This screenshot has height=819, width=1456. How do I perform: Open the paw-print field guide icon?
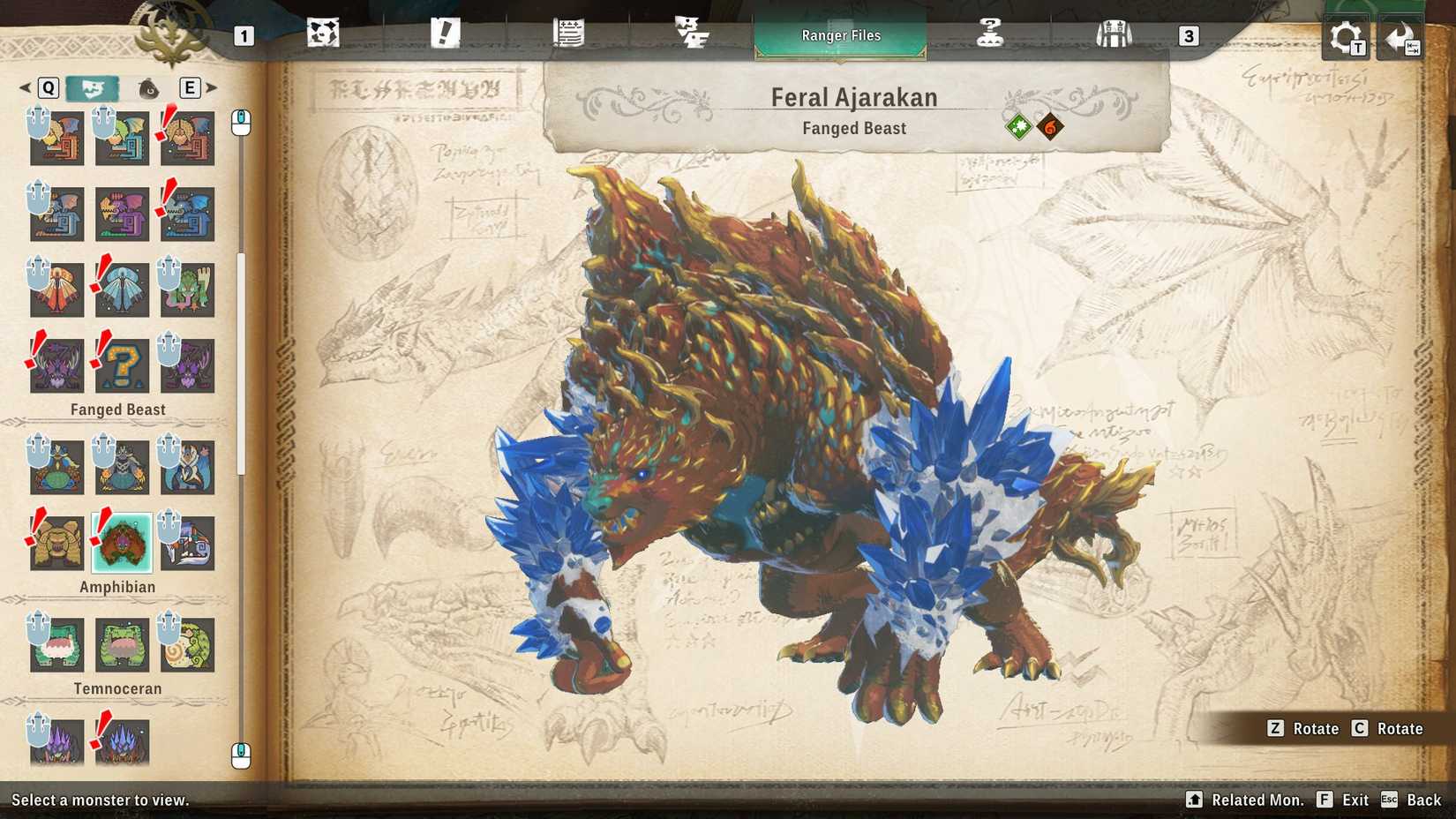(x=322, y=34)
